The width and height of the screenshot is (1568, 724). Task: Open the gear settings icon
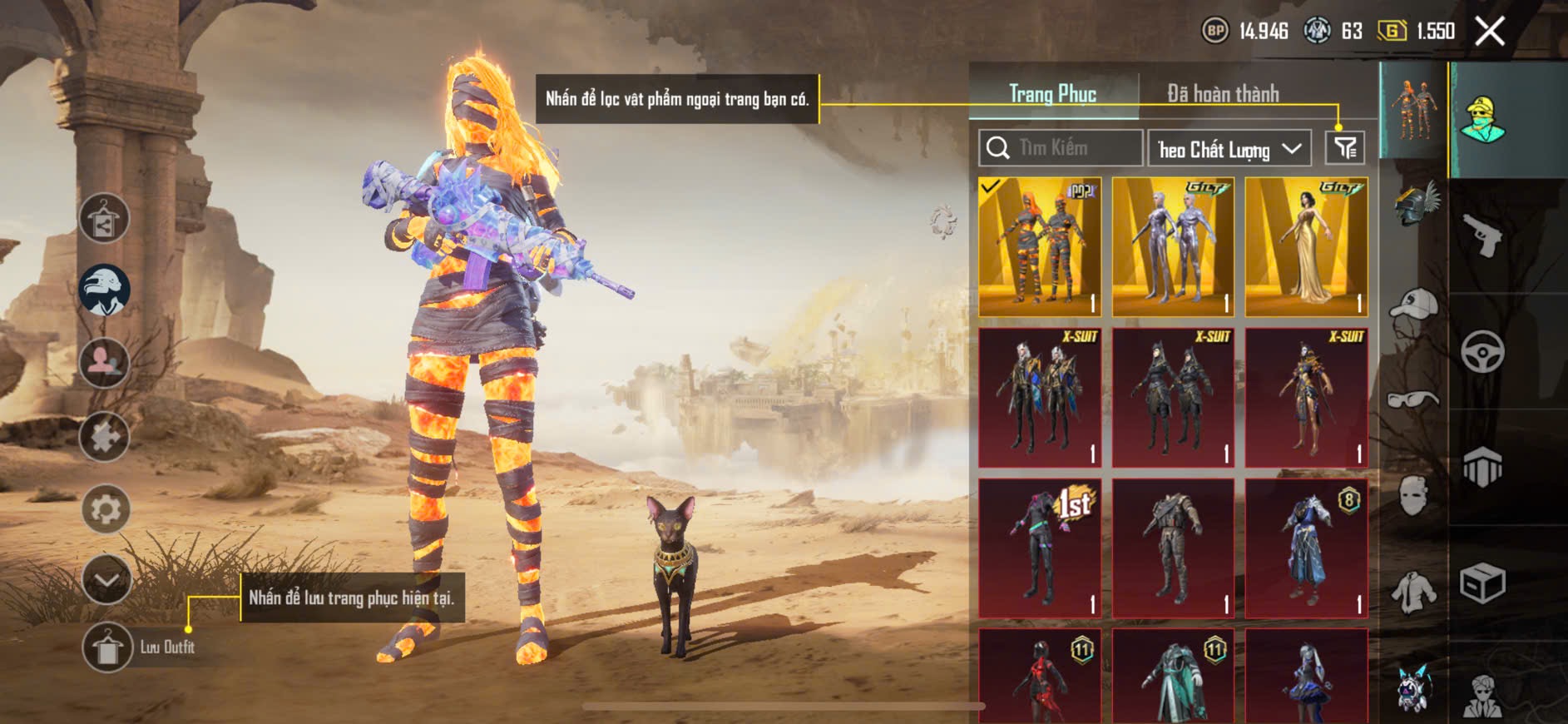(x=106, y=508)
